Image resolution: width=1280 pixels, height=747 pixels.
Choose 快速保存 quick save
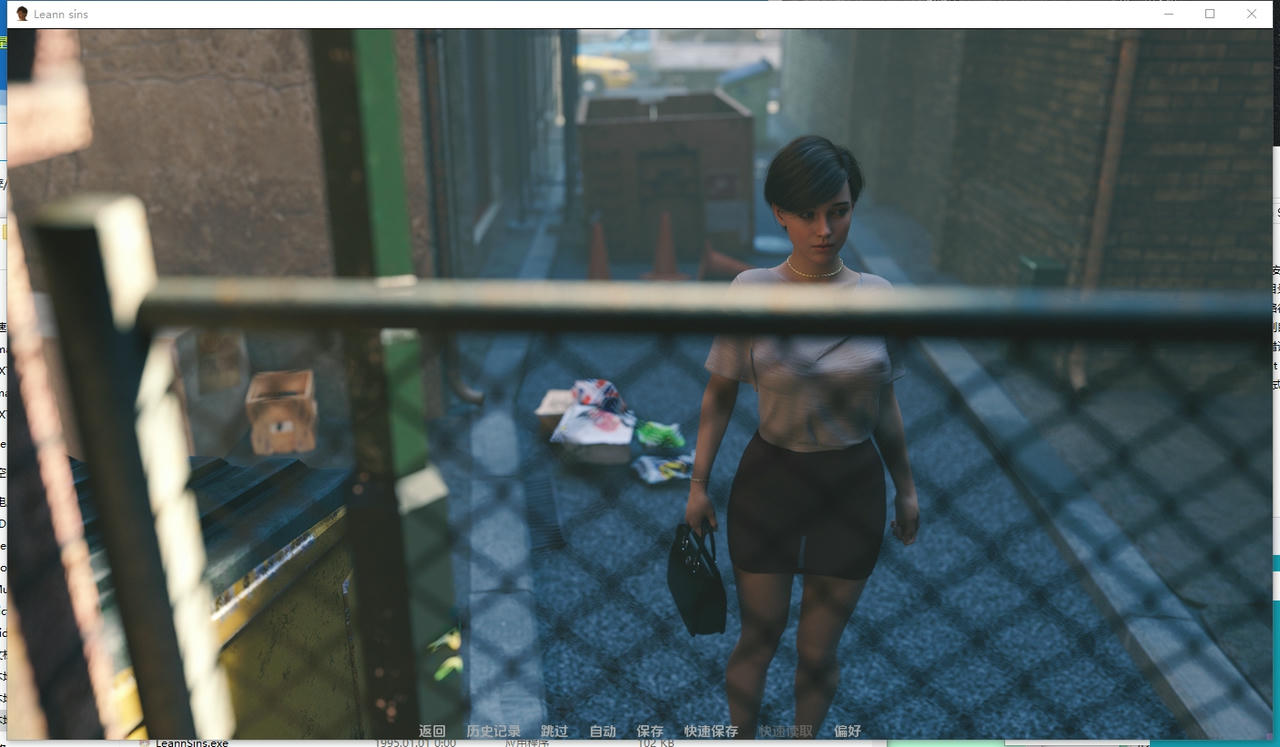pos(711,731)
